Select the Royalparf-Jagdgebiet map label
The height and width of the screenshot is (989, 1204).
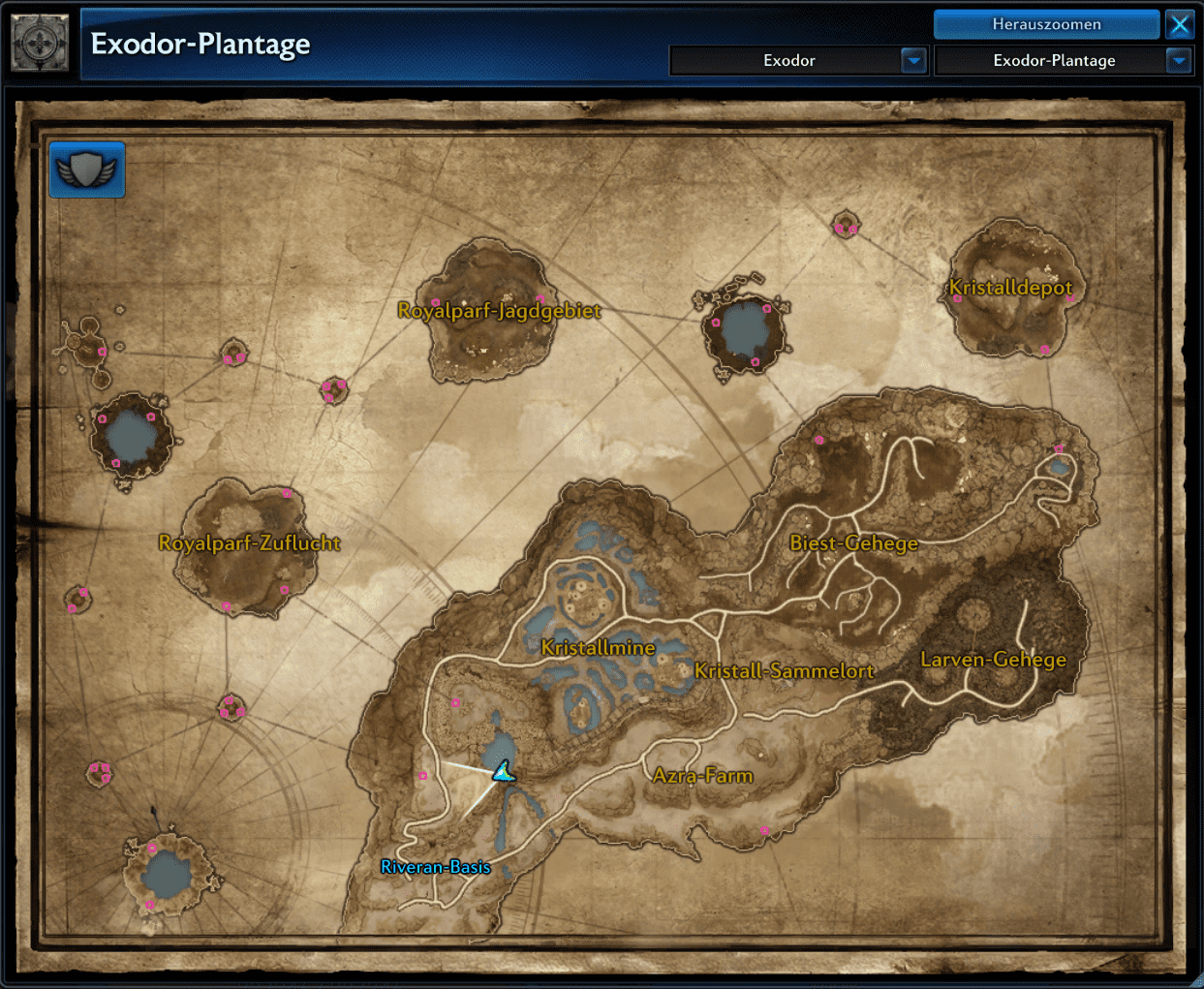(499, 311)
